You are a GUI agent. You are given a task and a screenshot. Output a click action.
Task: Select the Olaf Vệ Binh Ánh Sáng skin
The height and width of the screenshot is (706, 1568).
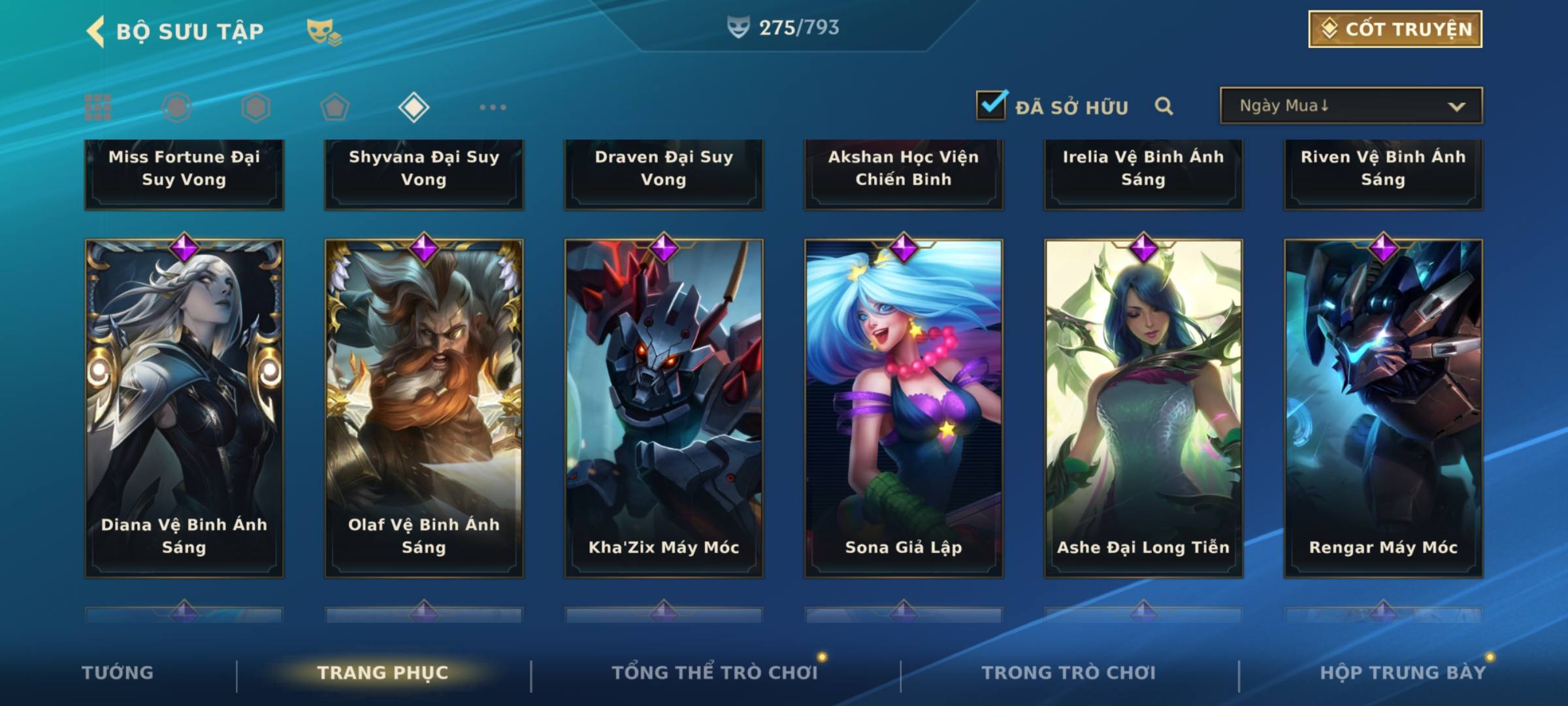pyautogui.click(x=424, y=409)
